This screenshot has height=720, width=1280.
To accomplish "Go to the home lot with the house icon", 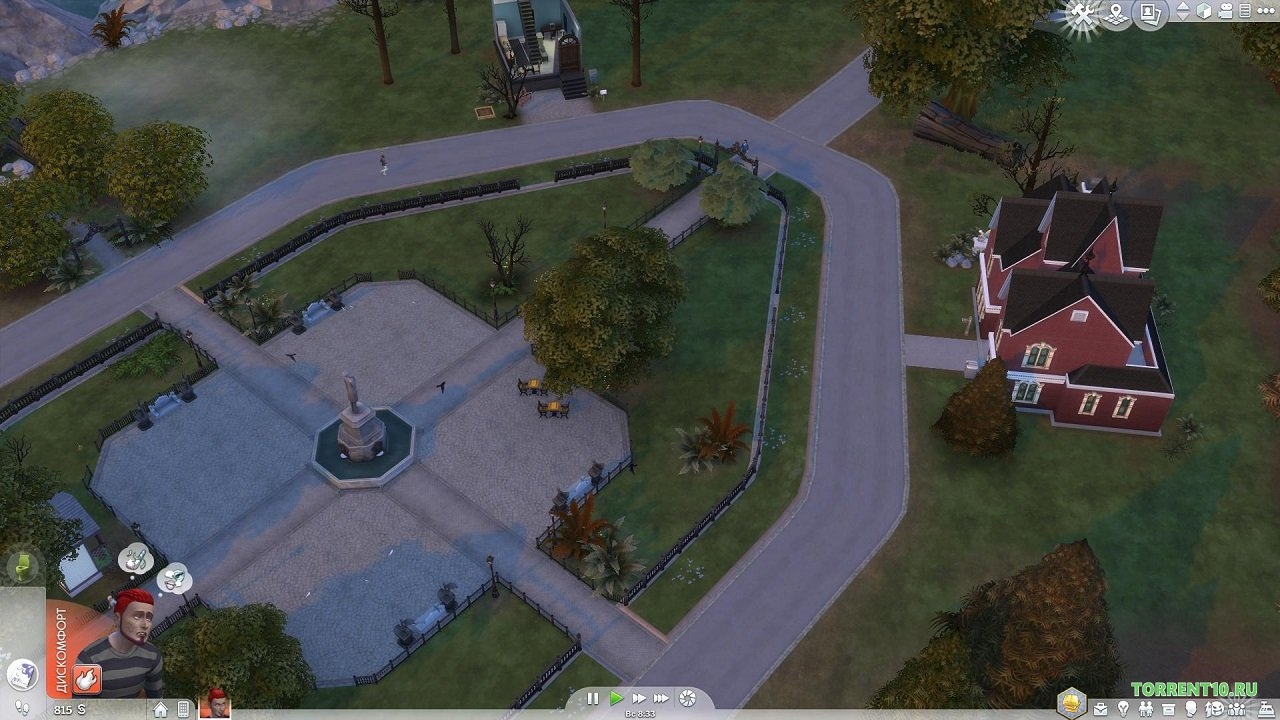I will tap(160, 709).
